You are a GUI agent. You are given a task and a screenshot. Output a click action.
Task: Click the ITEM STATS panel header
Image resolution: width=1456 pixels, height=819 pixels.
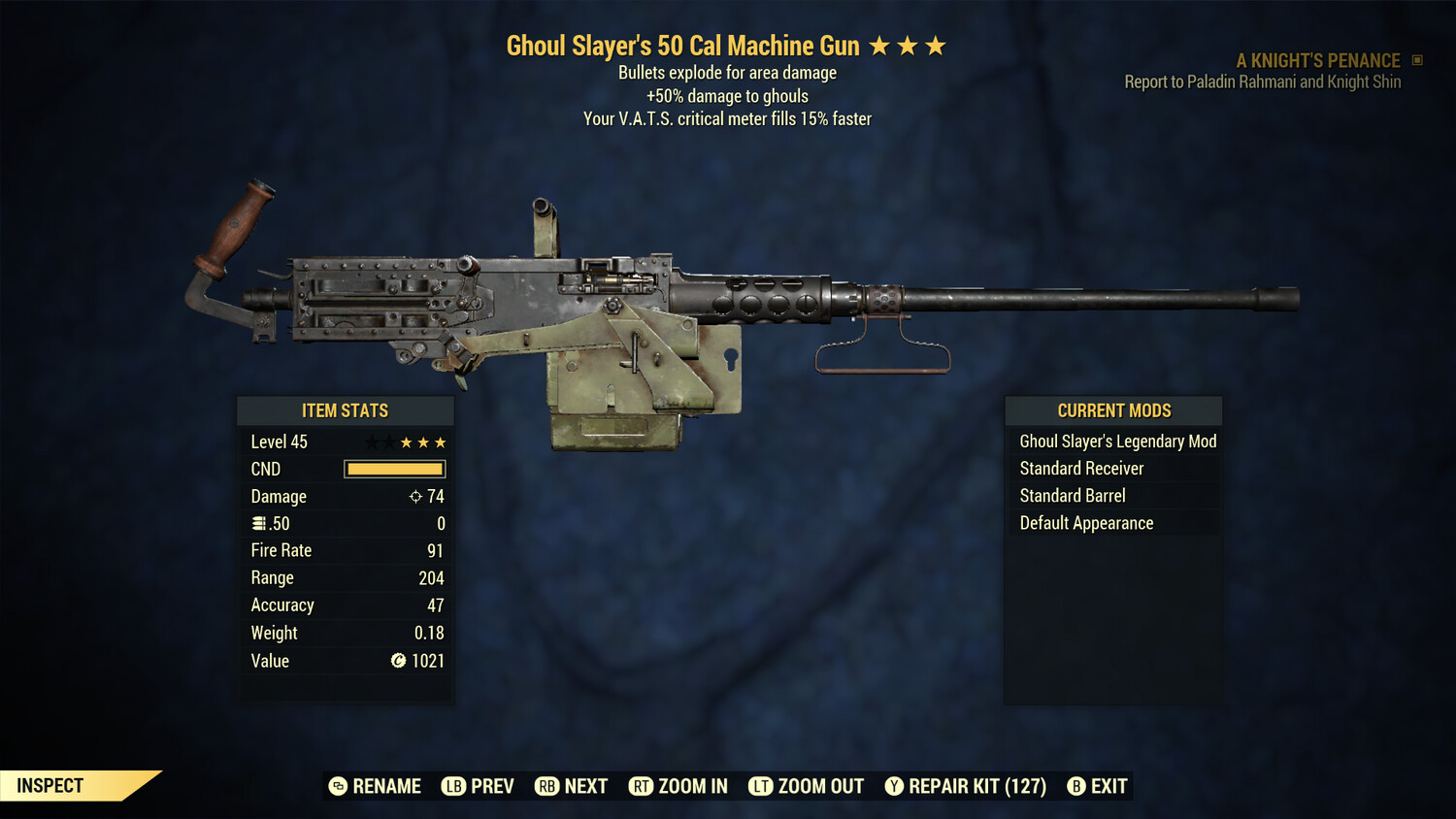pos(346,410)
